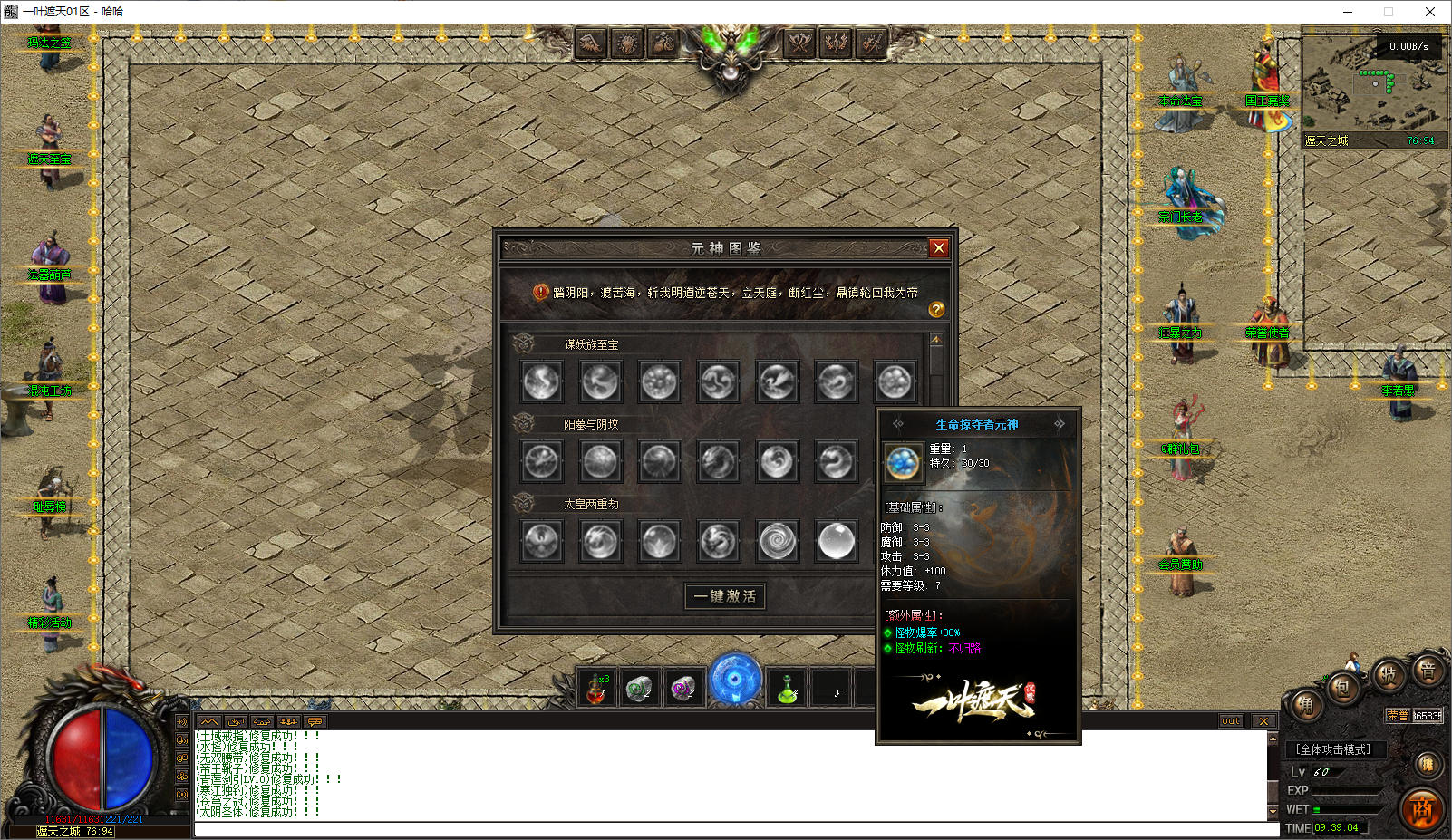Open the 角 character button
The width and height of the screenshot is (1452, 840).
pos(1306,706)
